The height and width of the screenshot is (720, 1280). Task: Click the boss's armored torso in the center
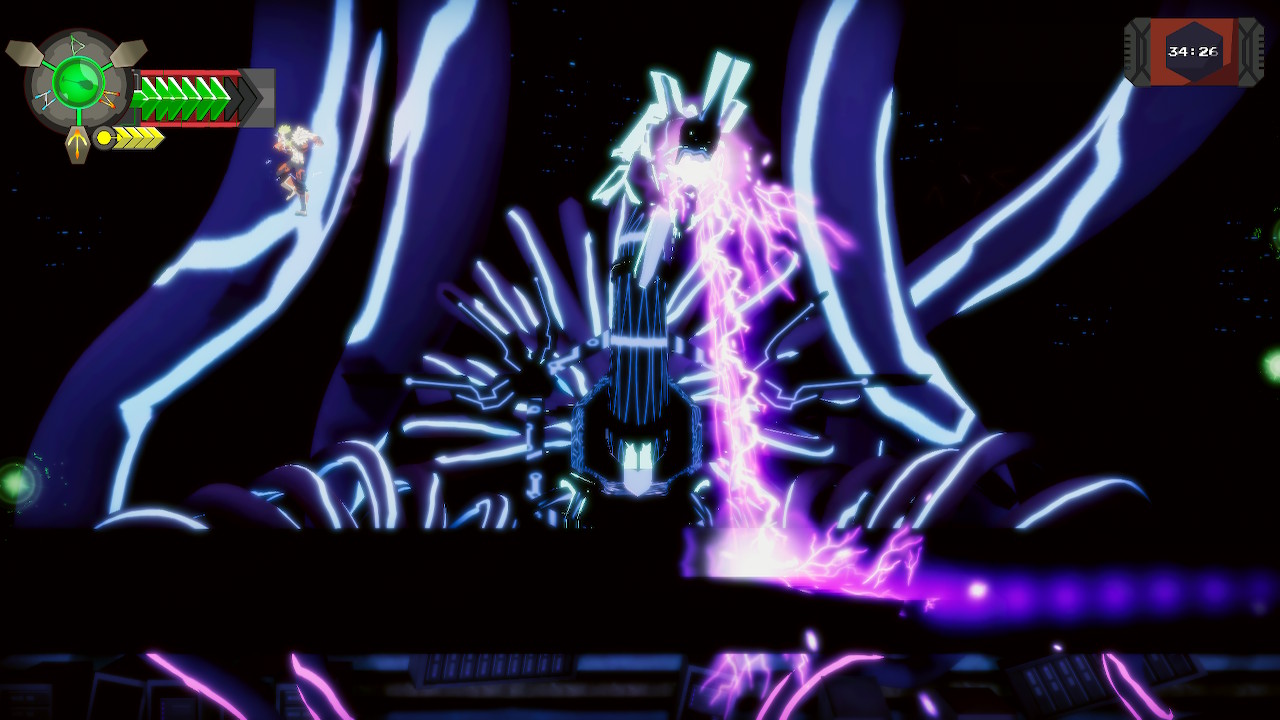pos(640,420)
